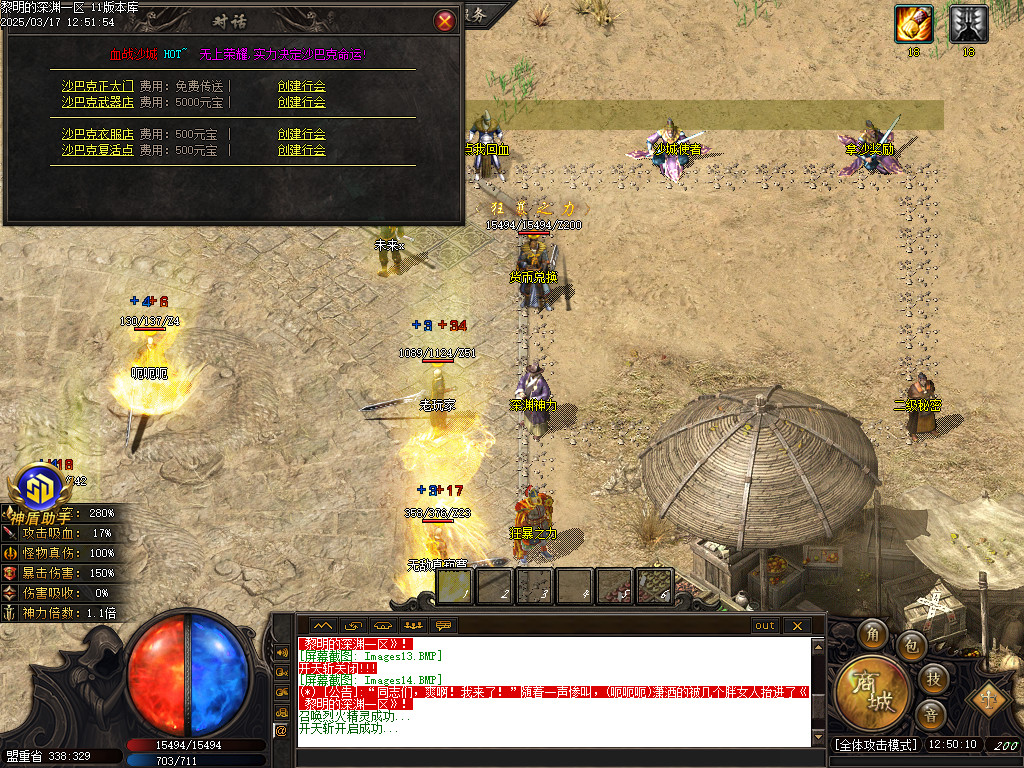Open the 商城 shop button

872,692
